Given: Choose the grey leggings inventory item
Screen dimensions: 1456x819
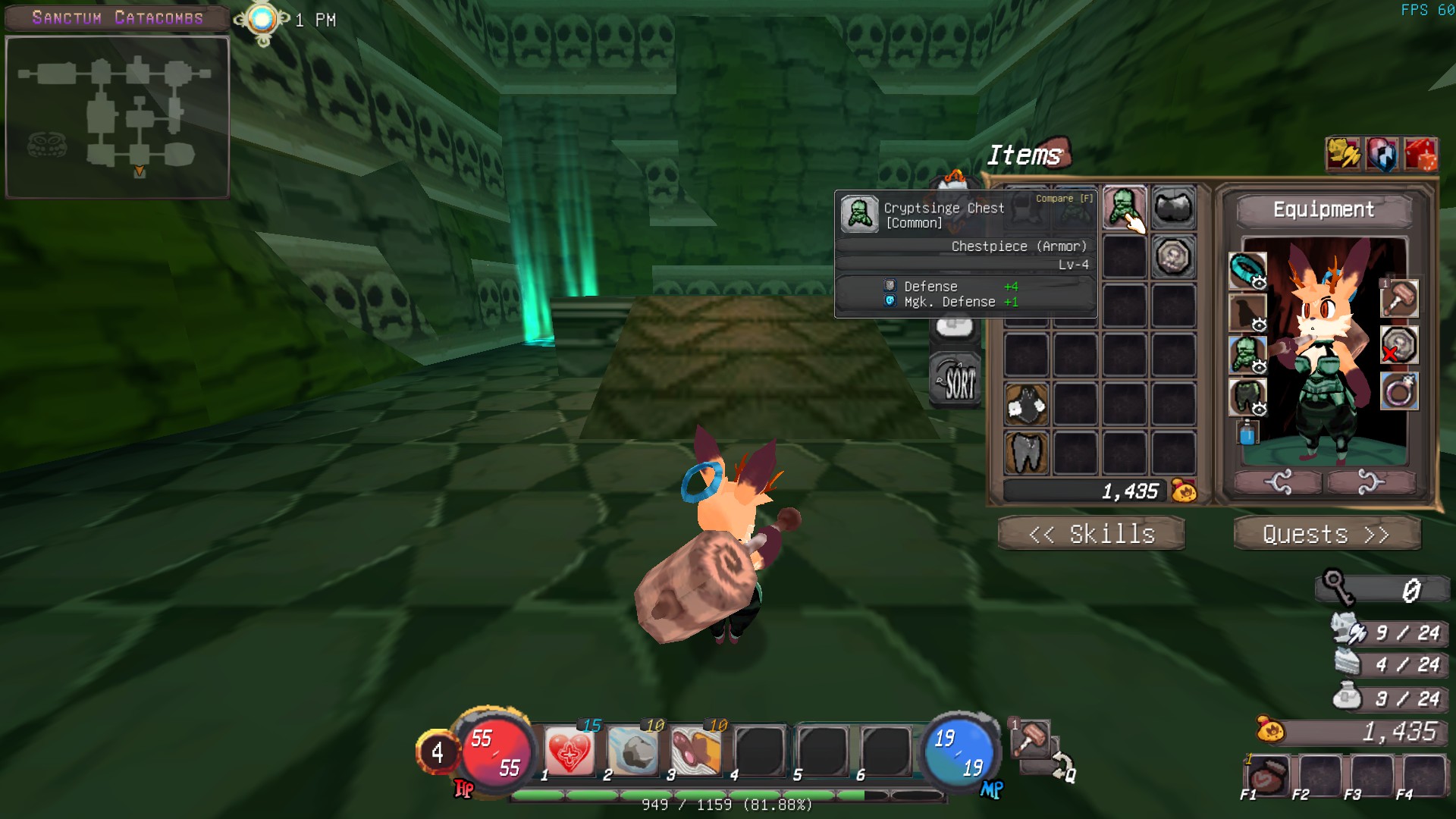Looking at the screenshot, I should (1026, 452).
